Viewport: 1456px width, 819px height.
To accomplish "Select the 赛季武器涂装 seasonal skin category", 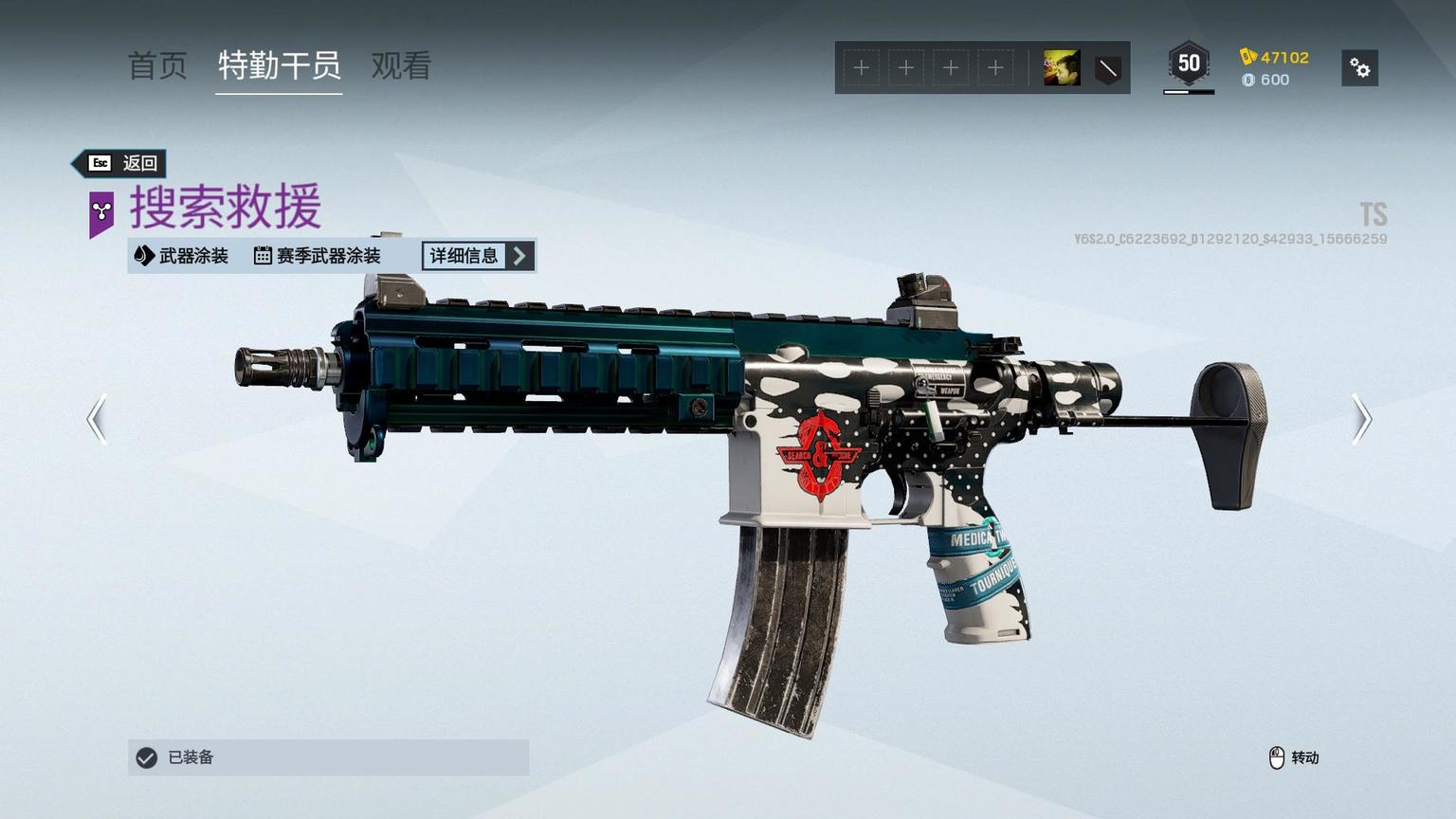I will point(318,256).
